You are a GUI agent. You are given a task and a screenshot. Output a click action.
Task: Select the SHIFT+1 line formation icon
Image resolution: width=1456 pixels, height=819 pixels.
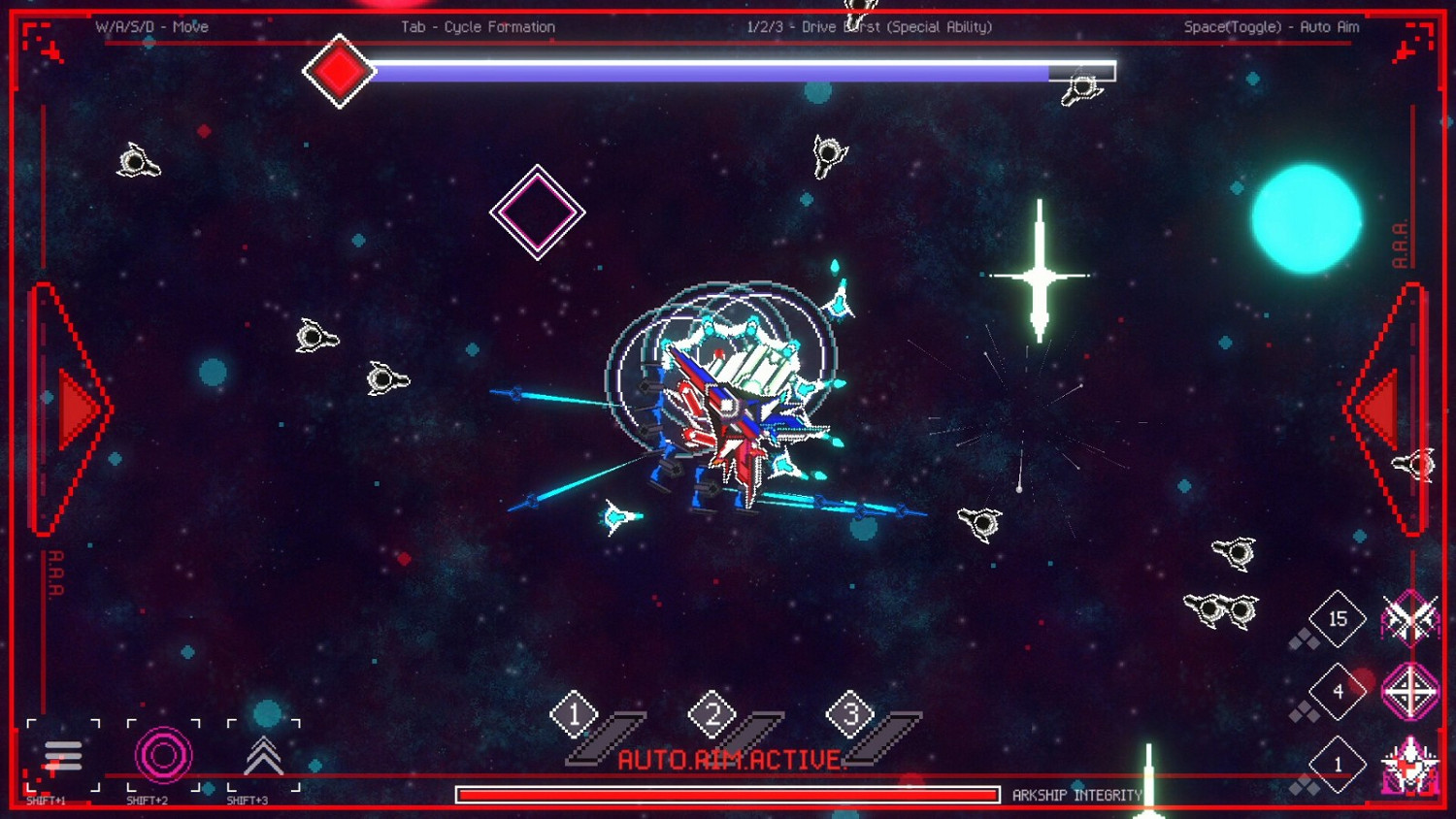[64, 755]
